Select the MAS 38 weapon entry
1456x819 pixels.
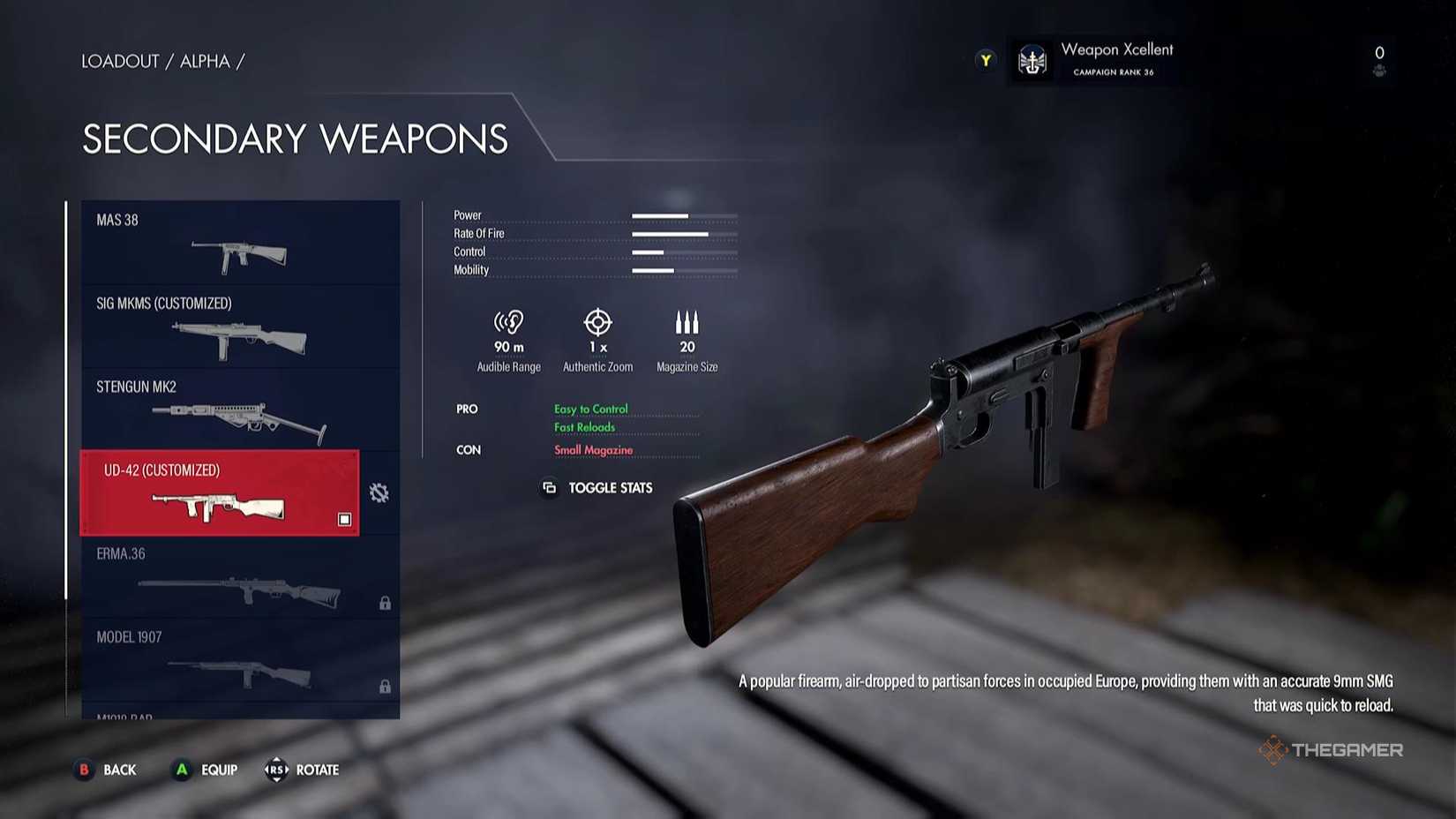click(240, 243)
